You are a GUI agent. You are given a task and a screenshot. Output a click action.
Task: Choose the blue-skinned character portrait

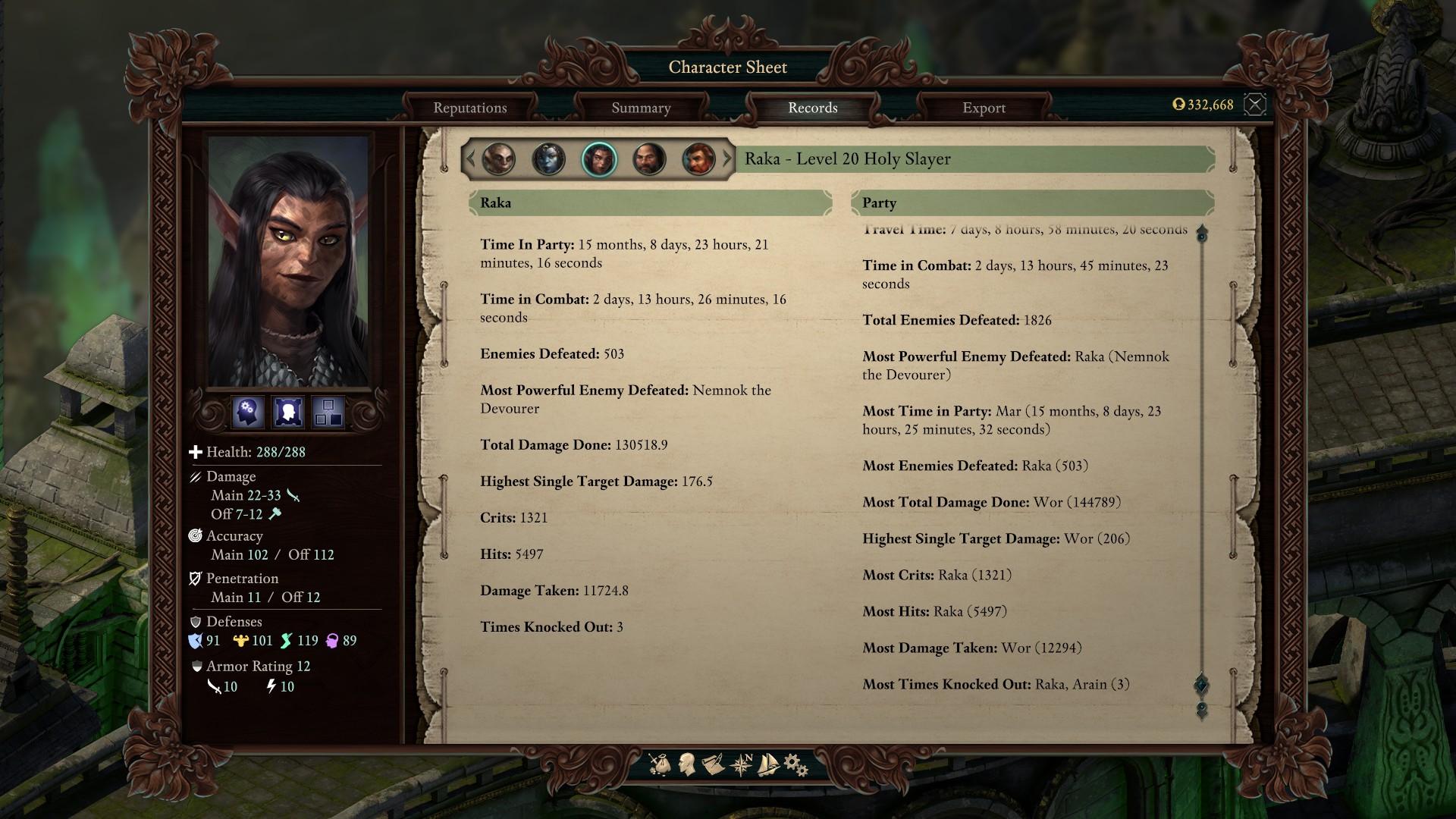click(x=548, y=159)
